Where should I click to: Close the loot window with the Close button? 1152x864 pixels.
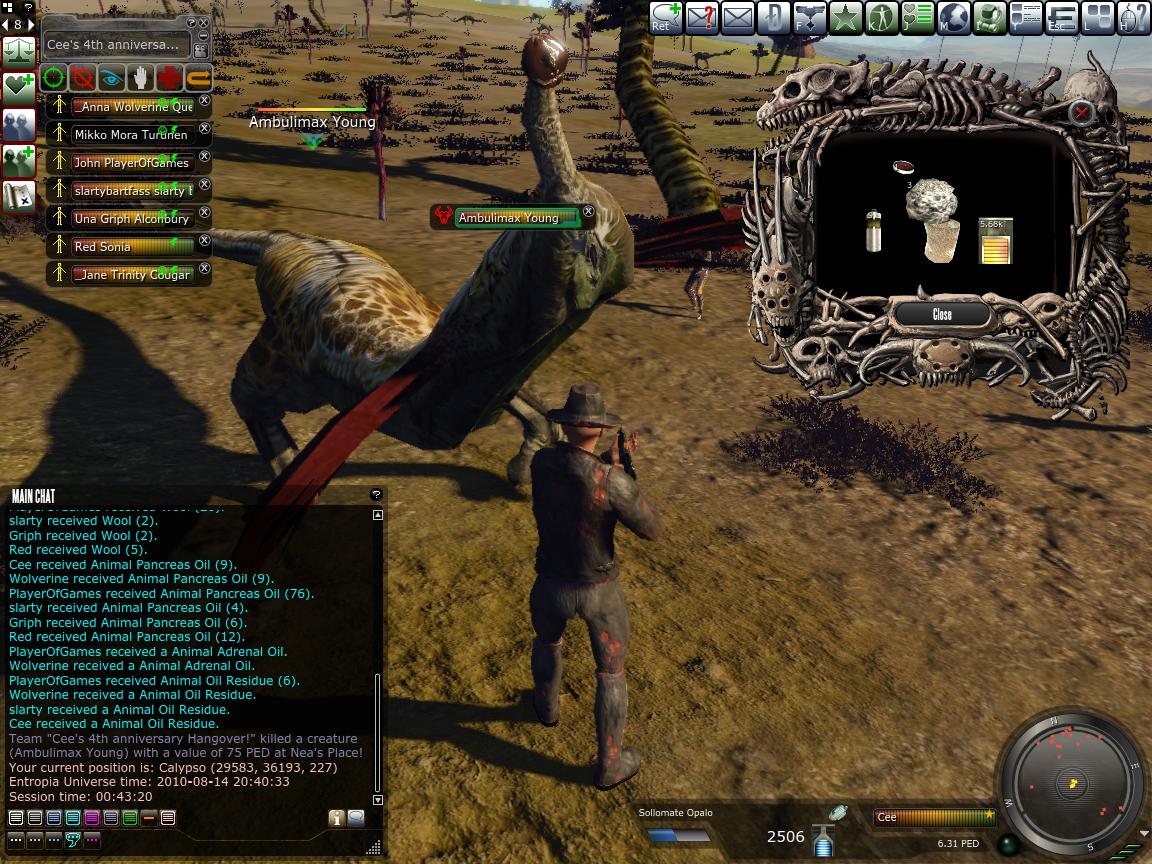point(942,314)
